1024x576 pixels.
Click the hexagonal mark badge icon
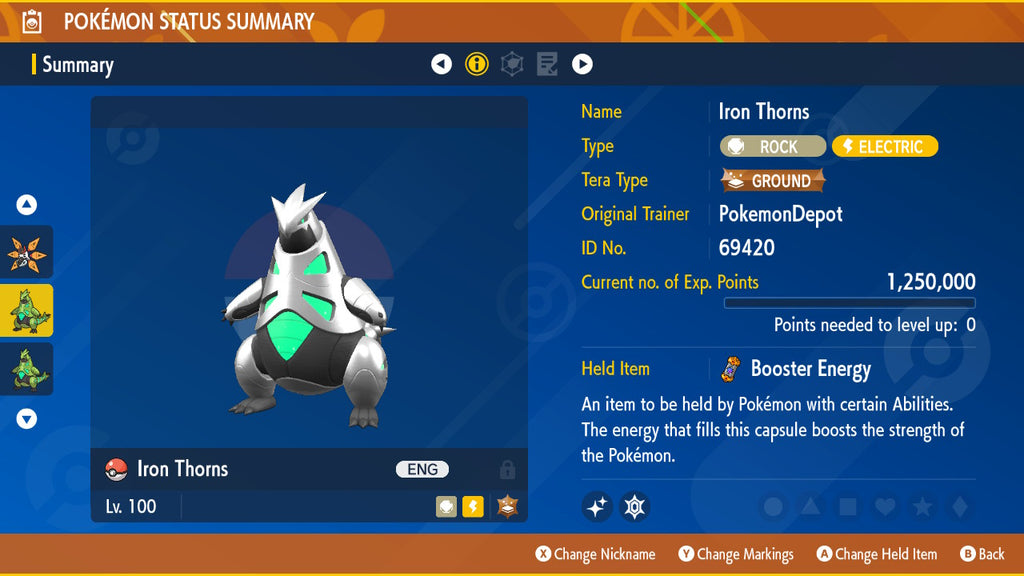634,507
